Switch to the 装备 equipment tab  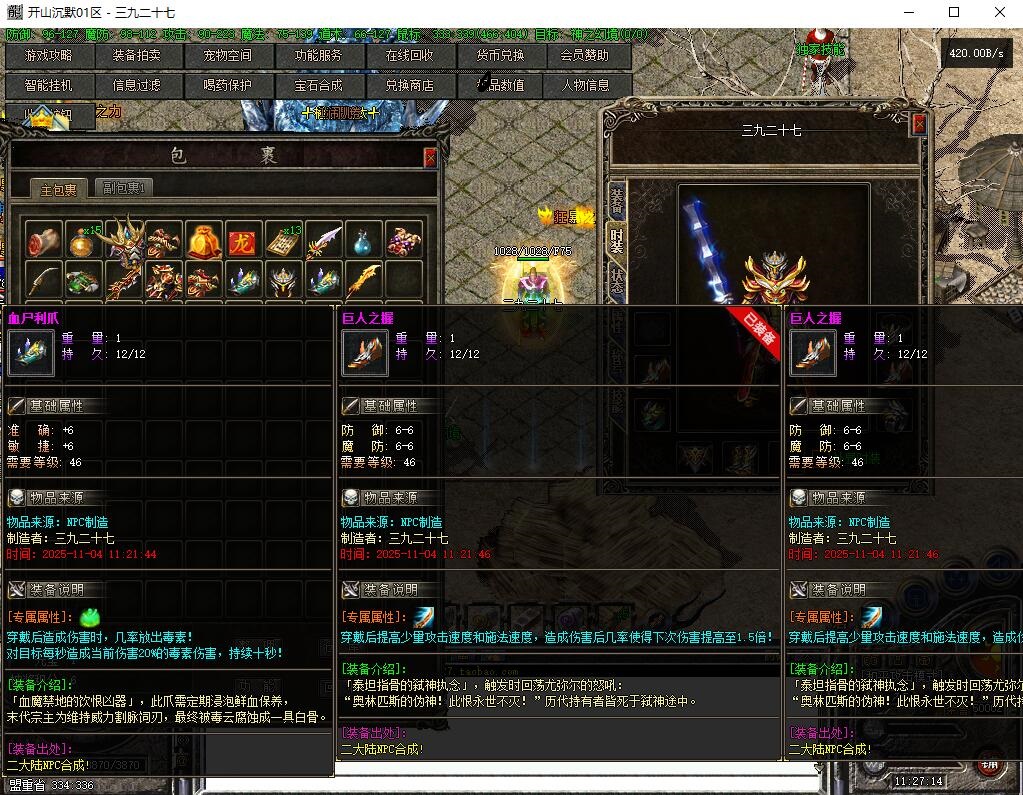pos(617,203)
